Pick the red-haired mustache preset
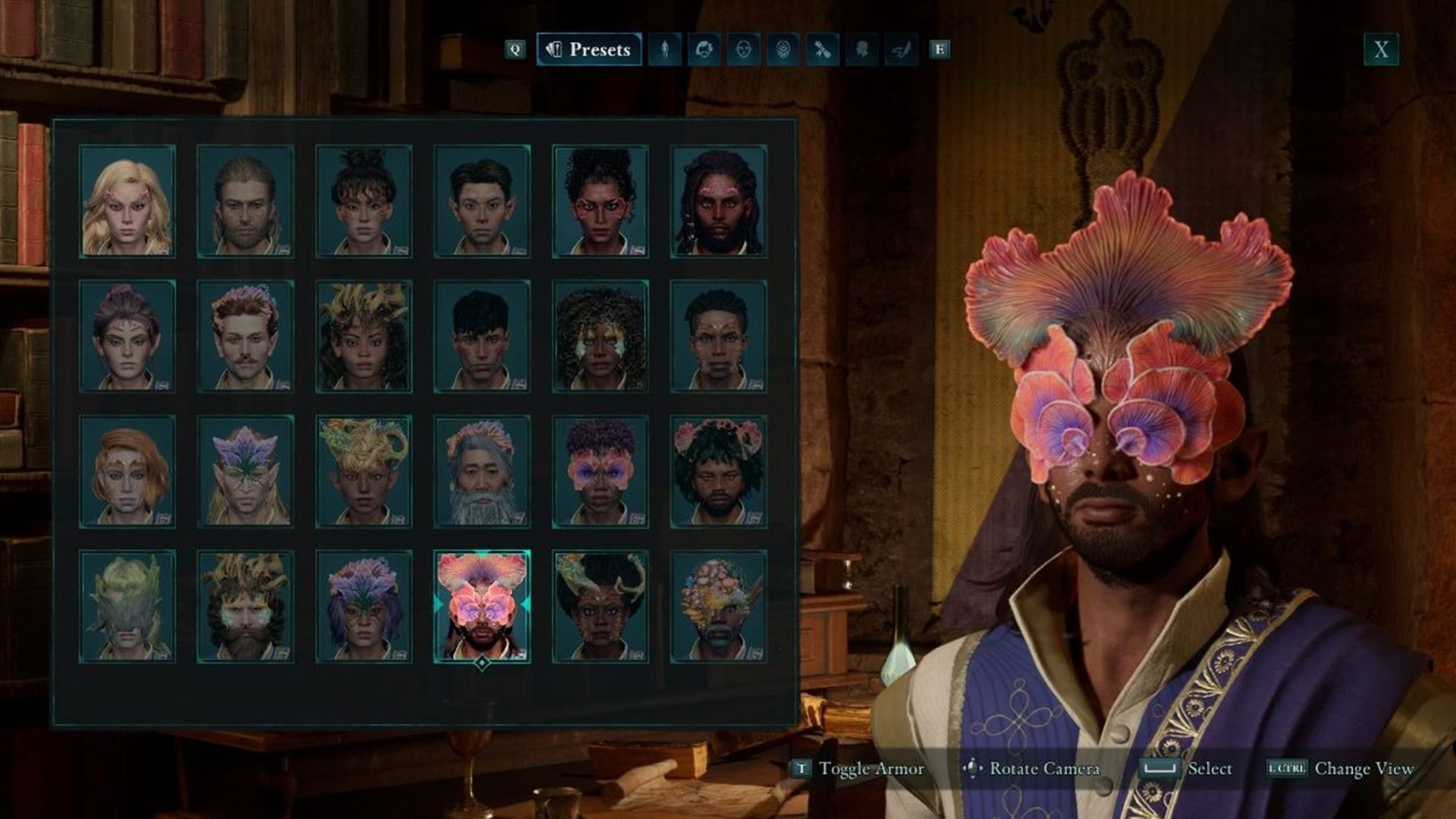Screen dimensions: 1456x819 point(246,336)
